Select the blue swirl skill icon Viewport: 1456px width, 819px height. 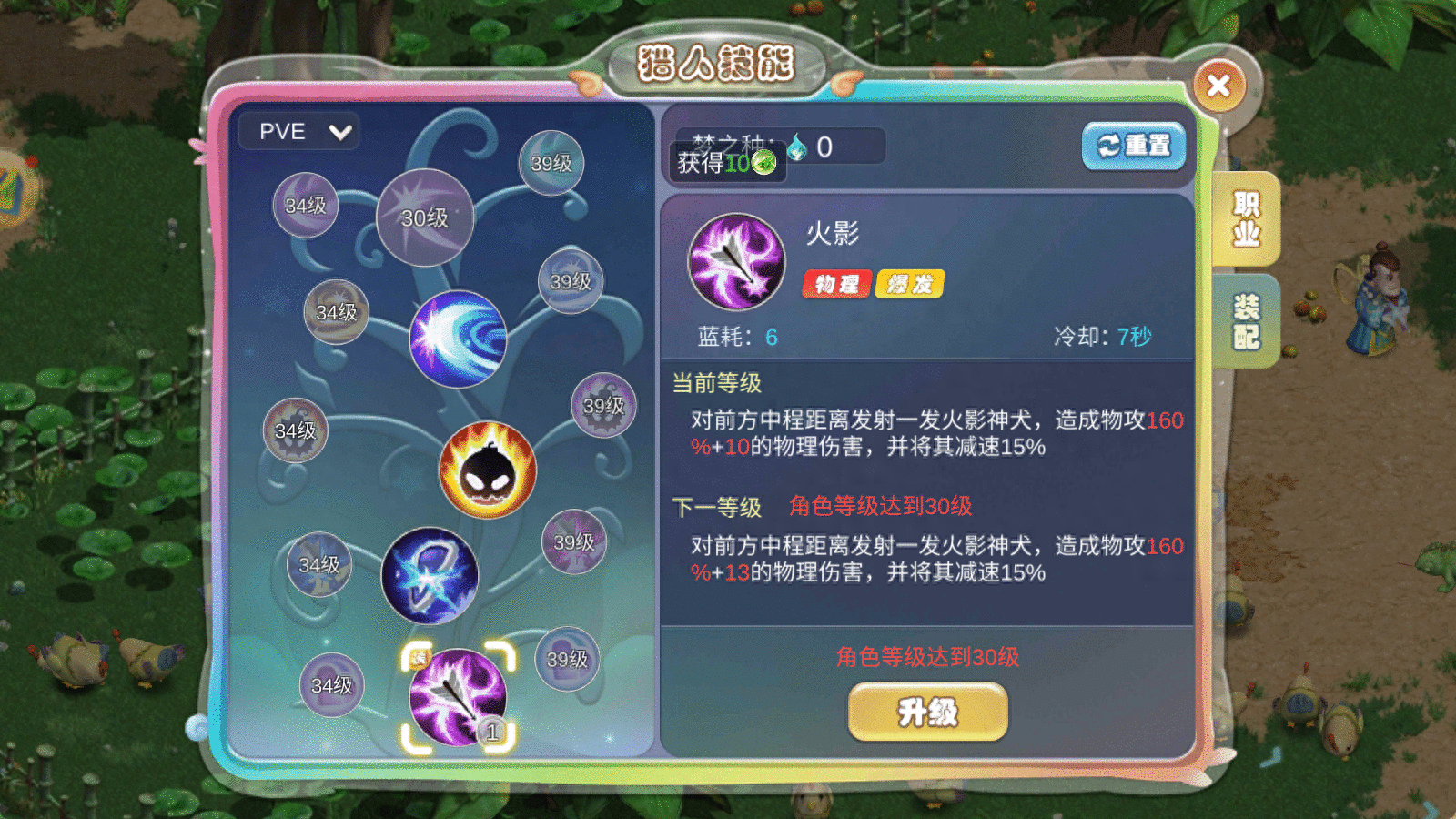(x=457, y=339)
